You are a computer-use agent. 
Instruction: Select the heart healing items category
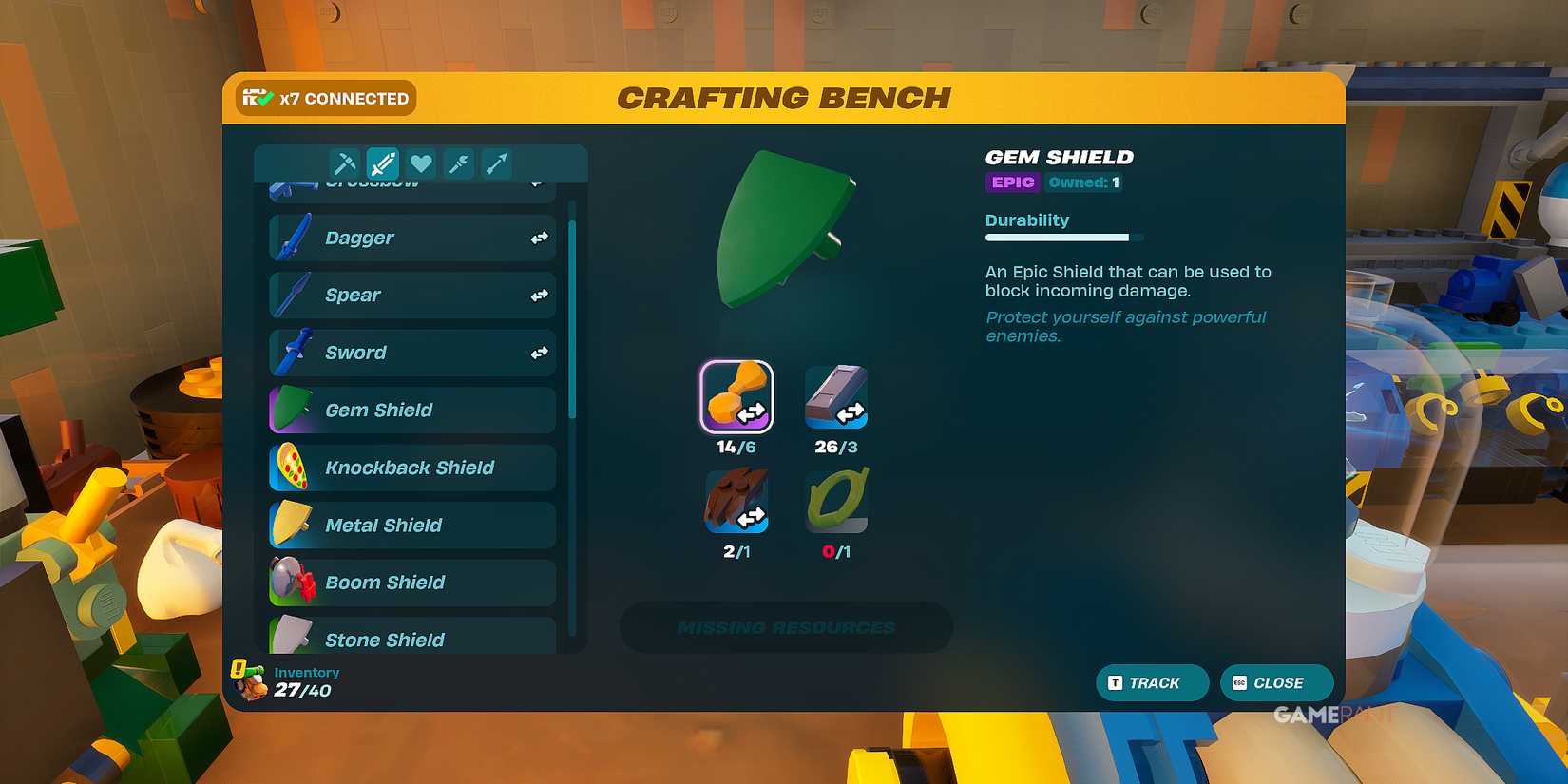tap(421, 163)
